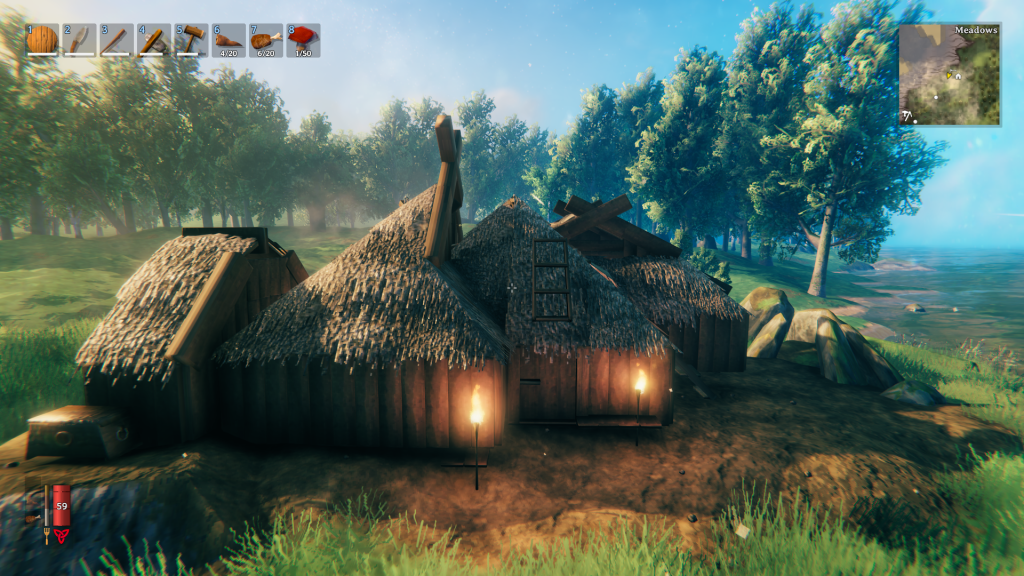The image size is (1024, 576).
Task: Eat the food stacked 4/20
Action: coord(228,40)
